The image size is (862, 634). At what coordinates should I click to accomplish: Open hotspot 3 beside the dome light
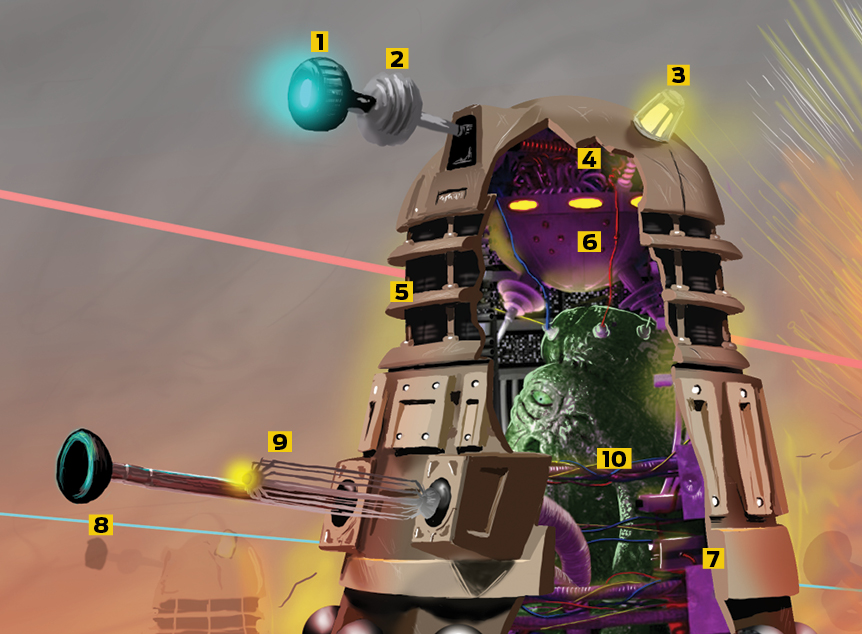tap(678, 75)
